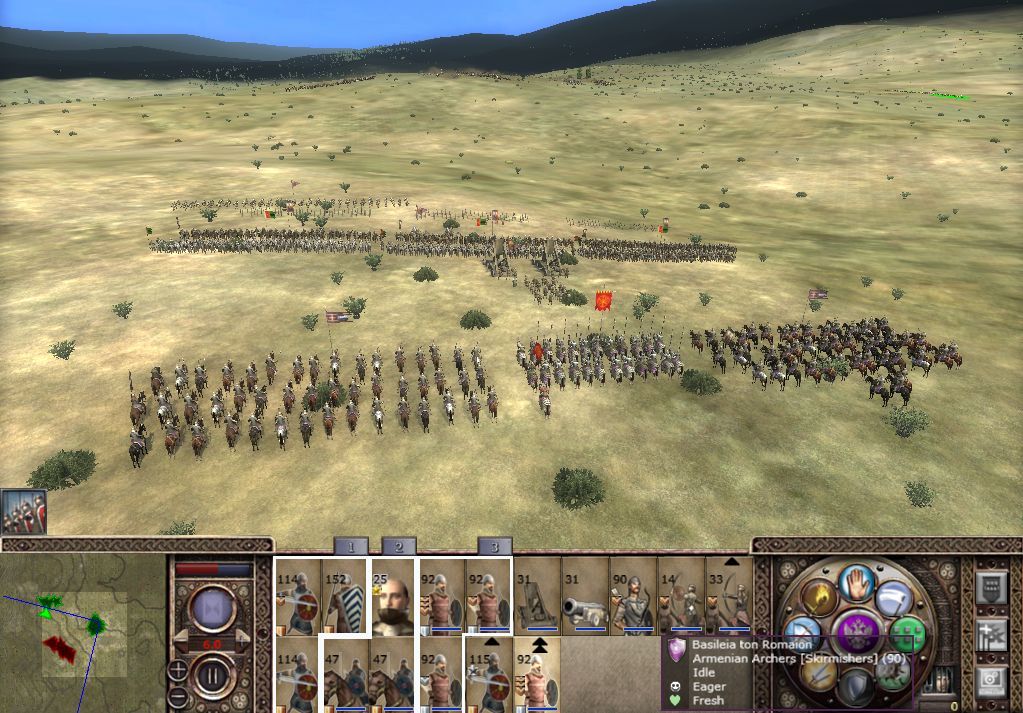1023x713 pixels.
Task: Zoom in the minimap with plus button
Action: point(177,669)
